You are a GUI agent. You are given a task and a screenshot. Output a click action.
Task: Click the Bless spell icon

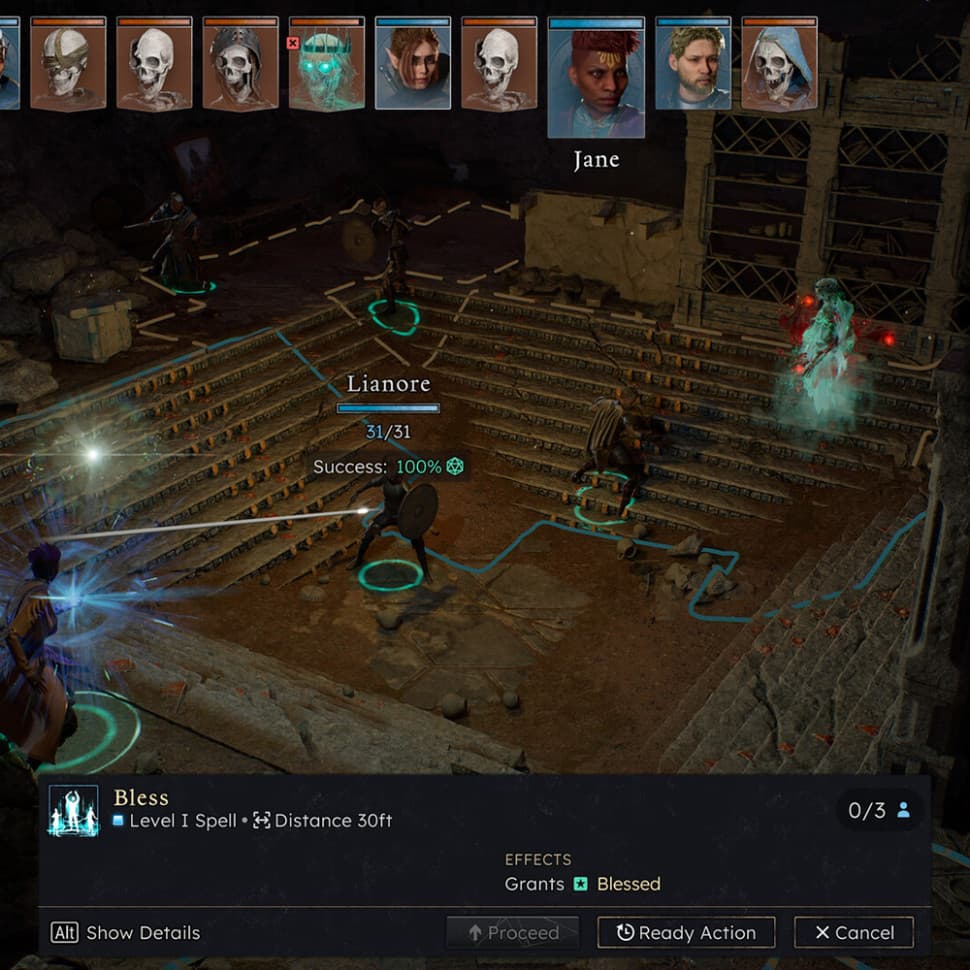pos(74,810)
